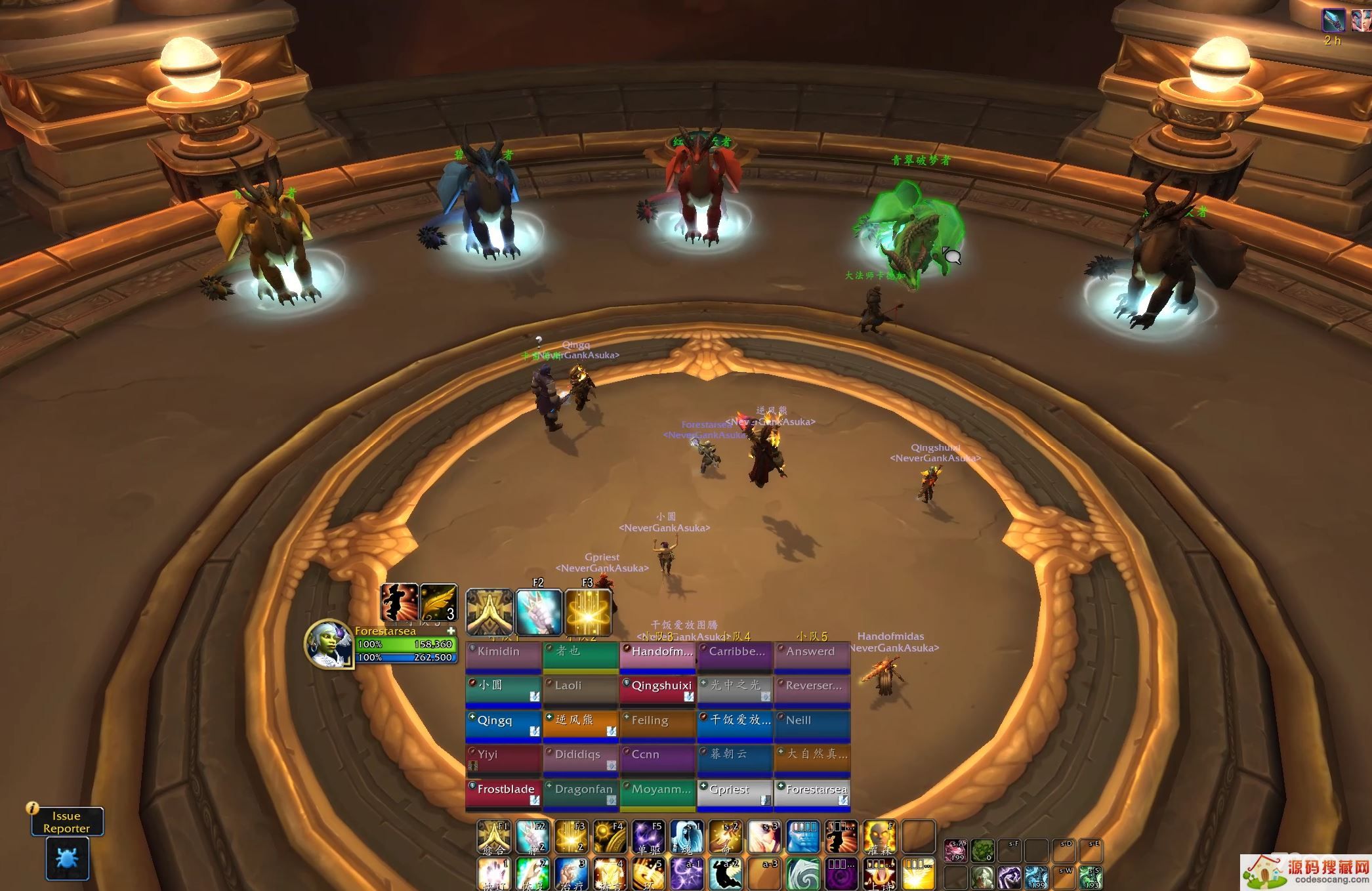
Task: Click the weapon enchant buff showing 2 h
Action: pyautogui.click(x=1332, y=21)
